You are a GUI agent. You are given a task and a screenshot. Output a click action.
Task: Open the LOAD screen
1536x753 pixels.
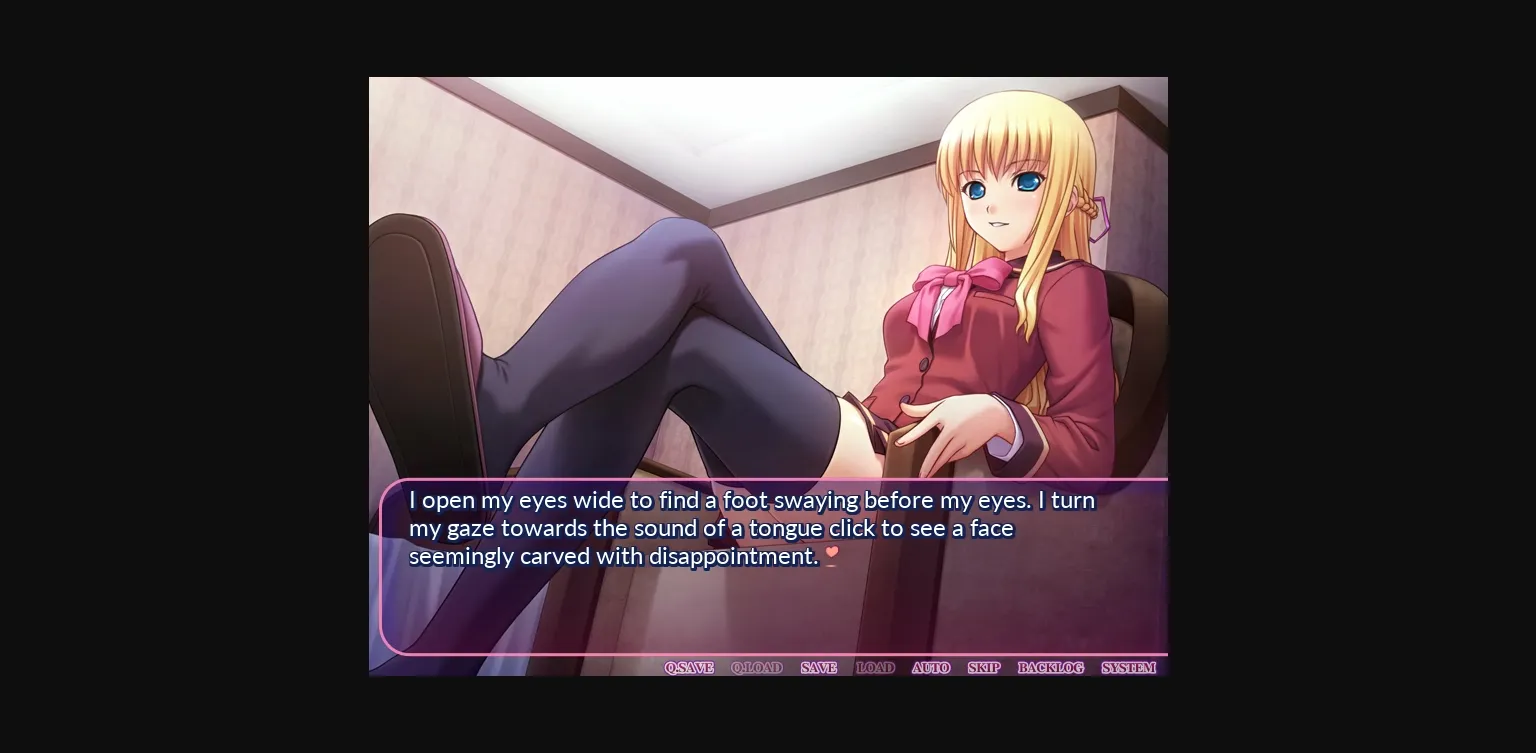(x=875, y=667)
